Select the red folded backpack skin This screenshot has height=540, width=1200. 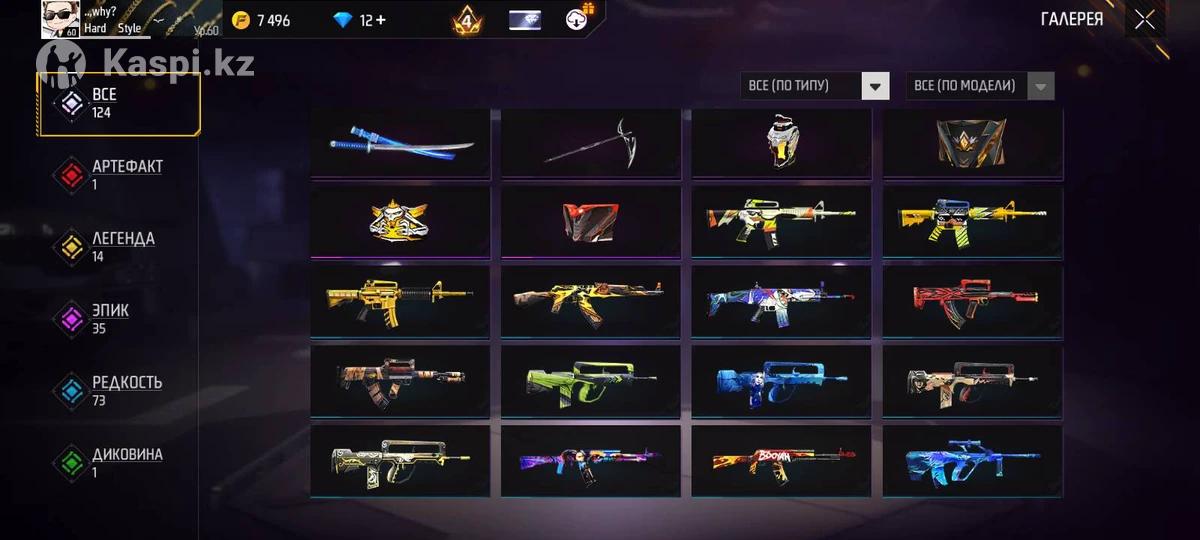(x=591, y=221)
